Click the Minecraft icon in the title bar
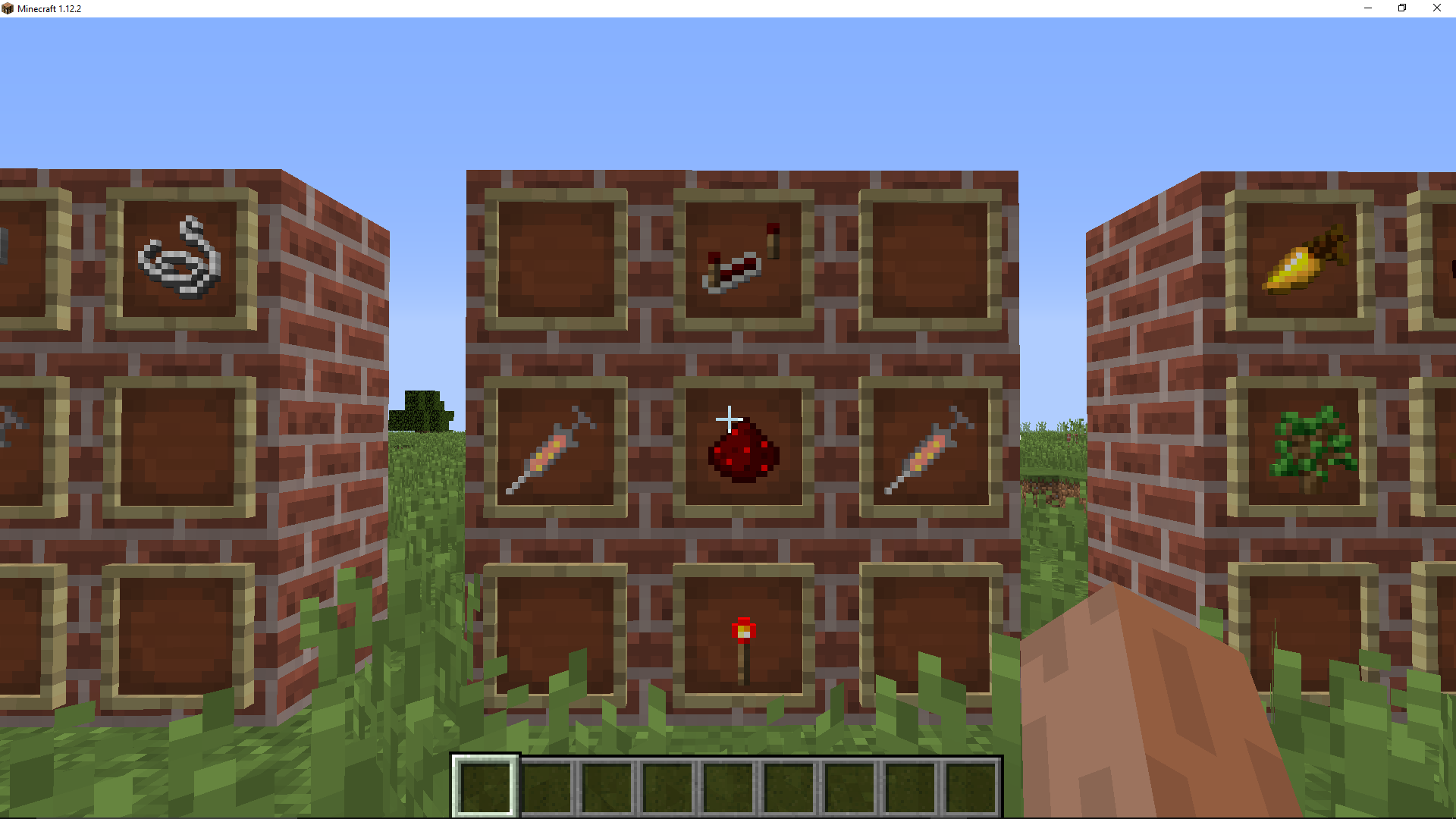 (x=8, y=8)
